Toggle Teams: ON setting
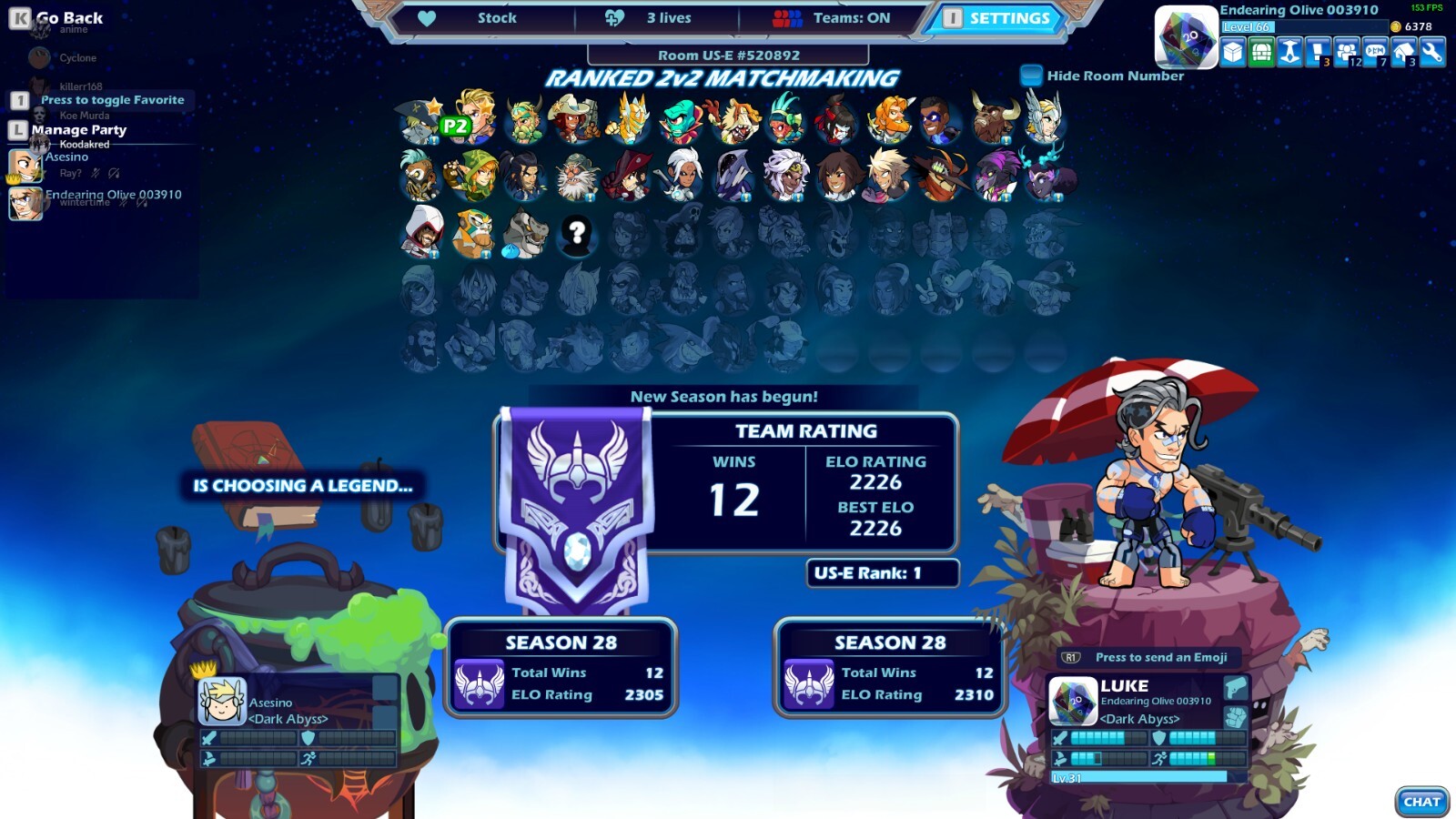 (x=850, y=17)
